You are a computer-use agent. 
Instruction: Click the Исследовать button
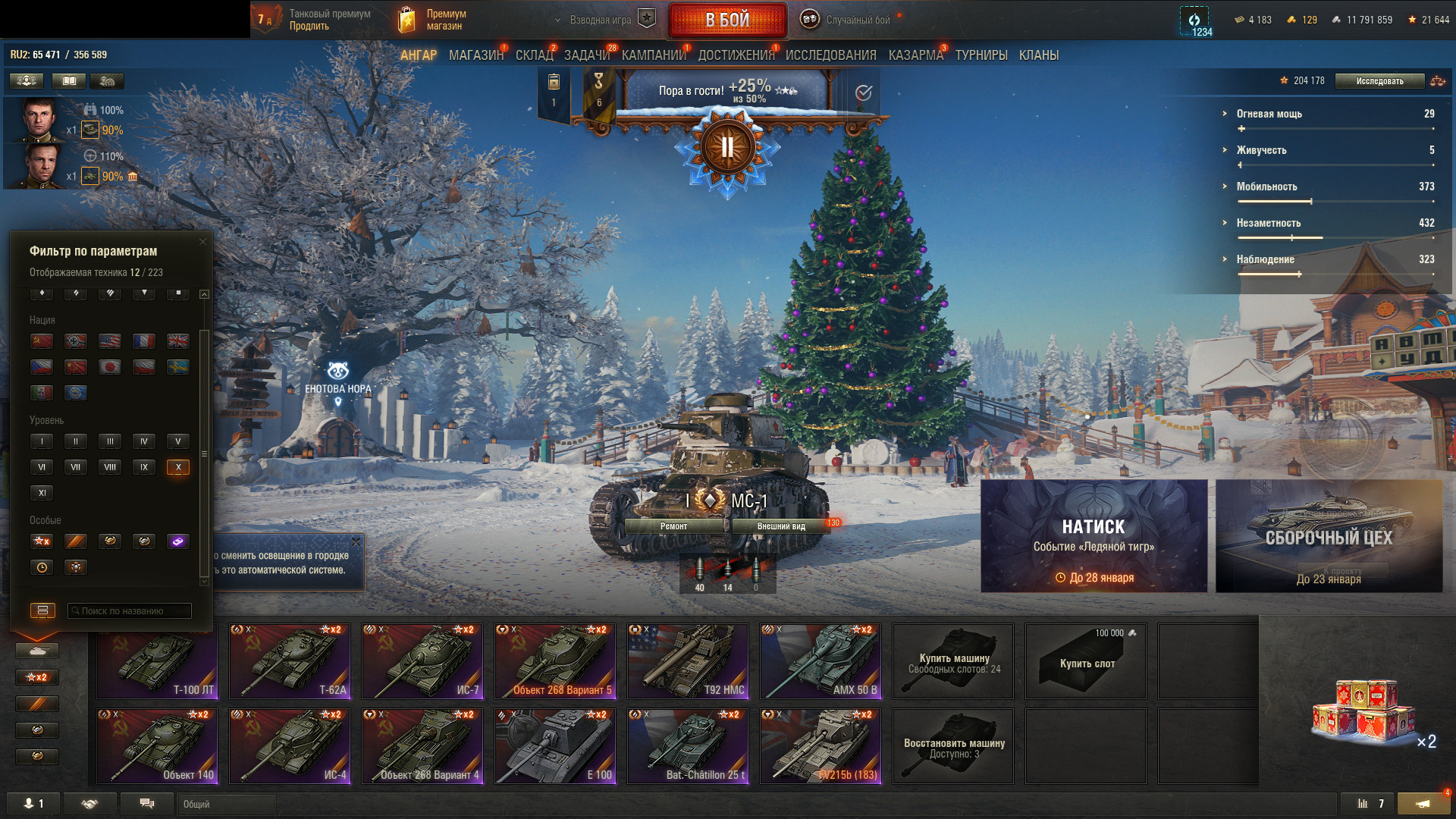pyautogui.click(x=1379, y=81)
